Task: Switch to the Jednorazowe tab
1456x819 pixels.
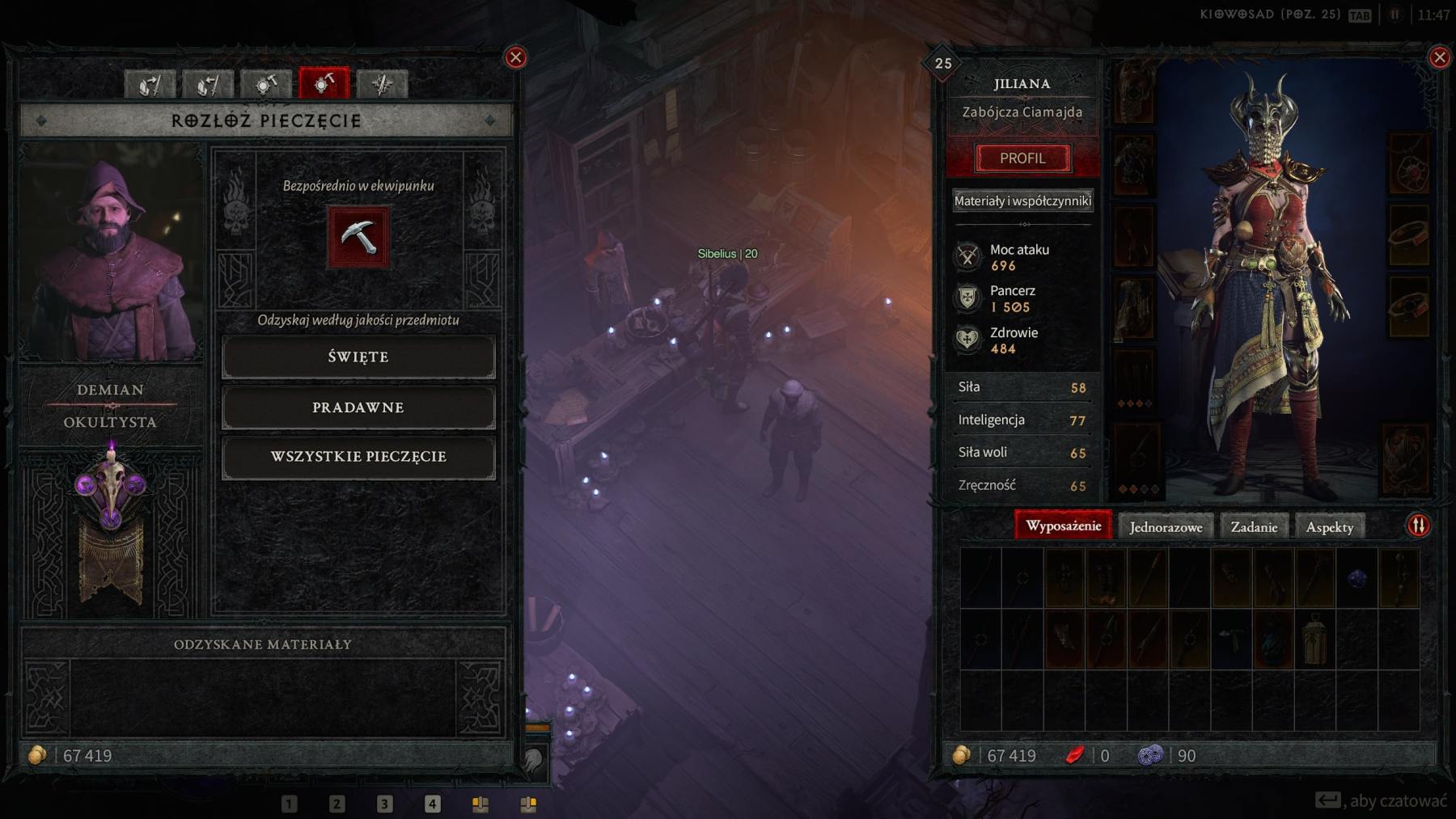Action: click(1165, 526)
